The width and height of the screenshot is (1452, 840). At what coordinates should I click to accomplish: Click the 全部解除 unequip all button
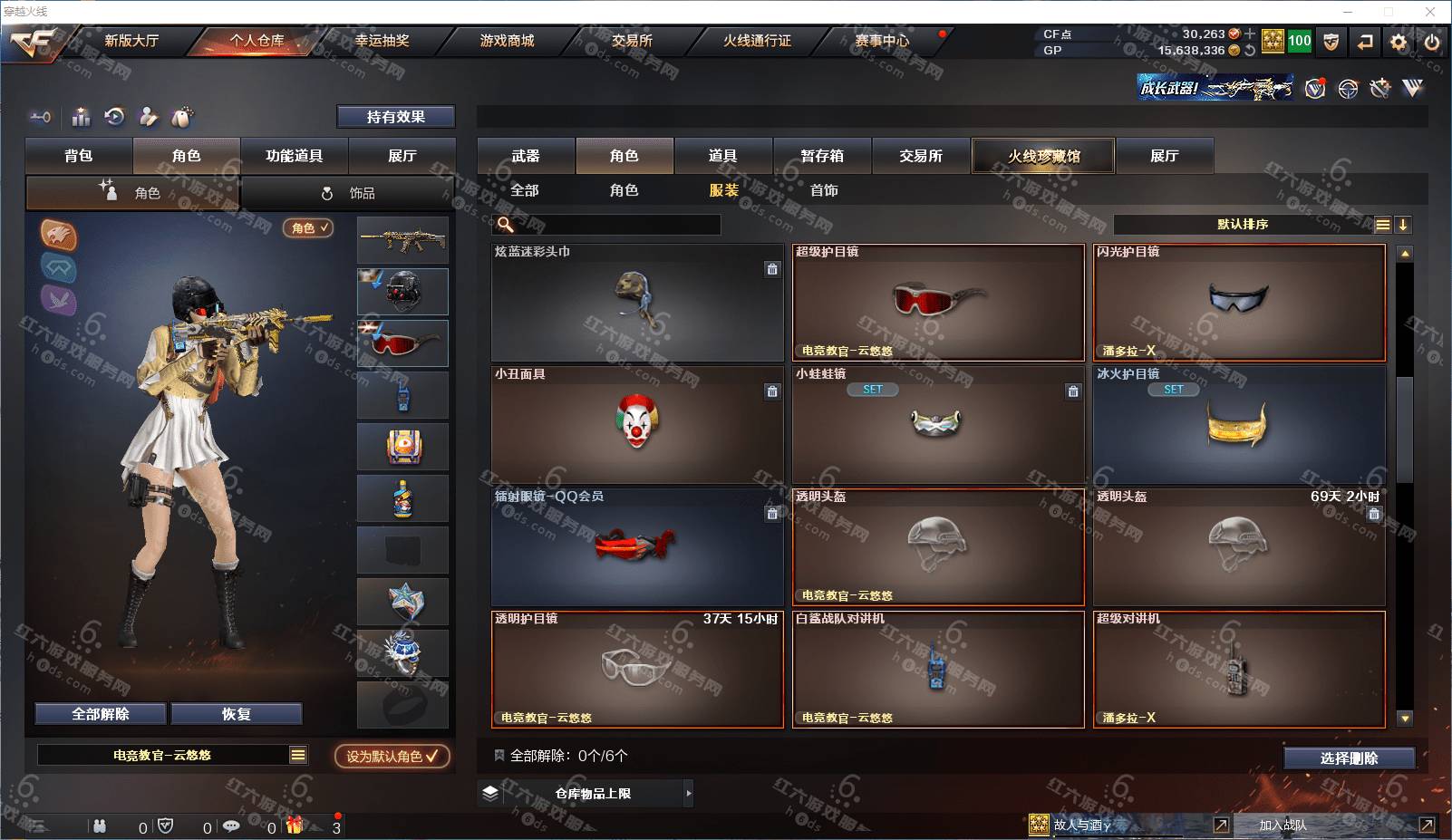tap(101, 714)
